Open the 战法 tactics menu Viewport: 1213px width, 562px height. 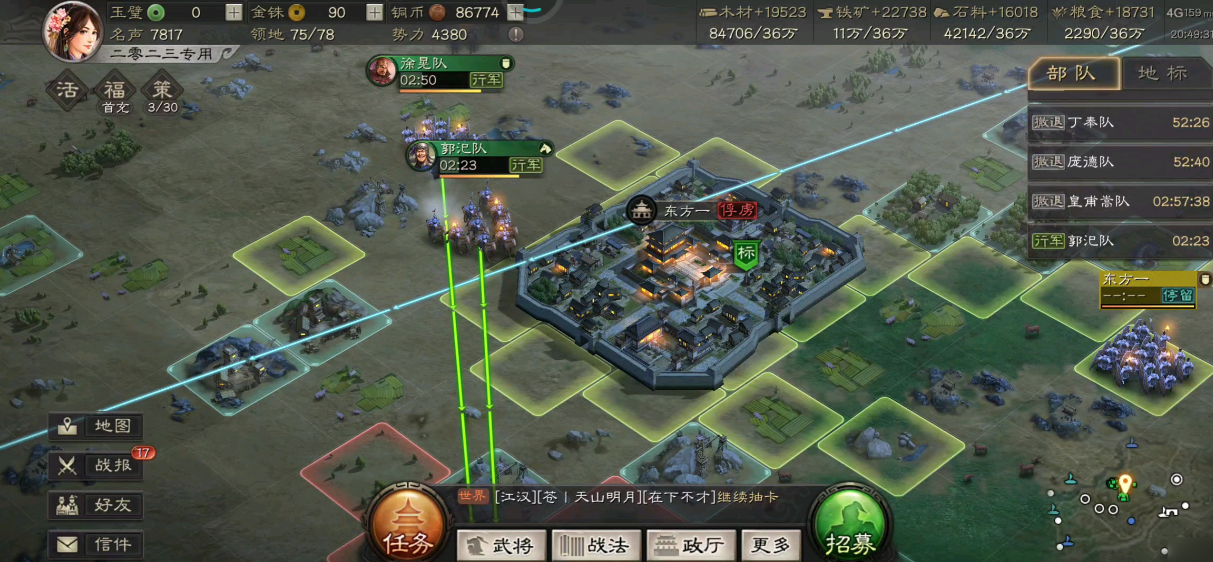598,545
